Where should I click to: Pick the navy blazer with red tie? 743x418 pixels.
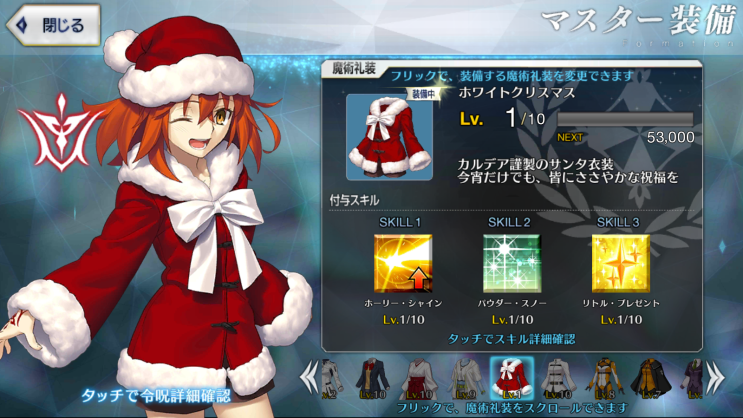375,379
